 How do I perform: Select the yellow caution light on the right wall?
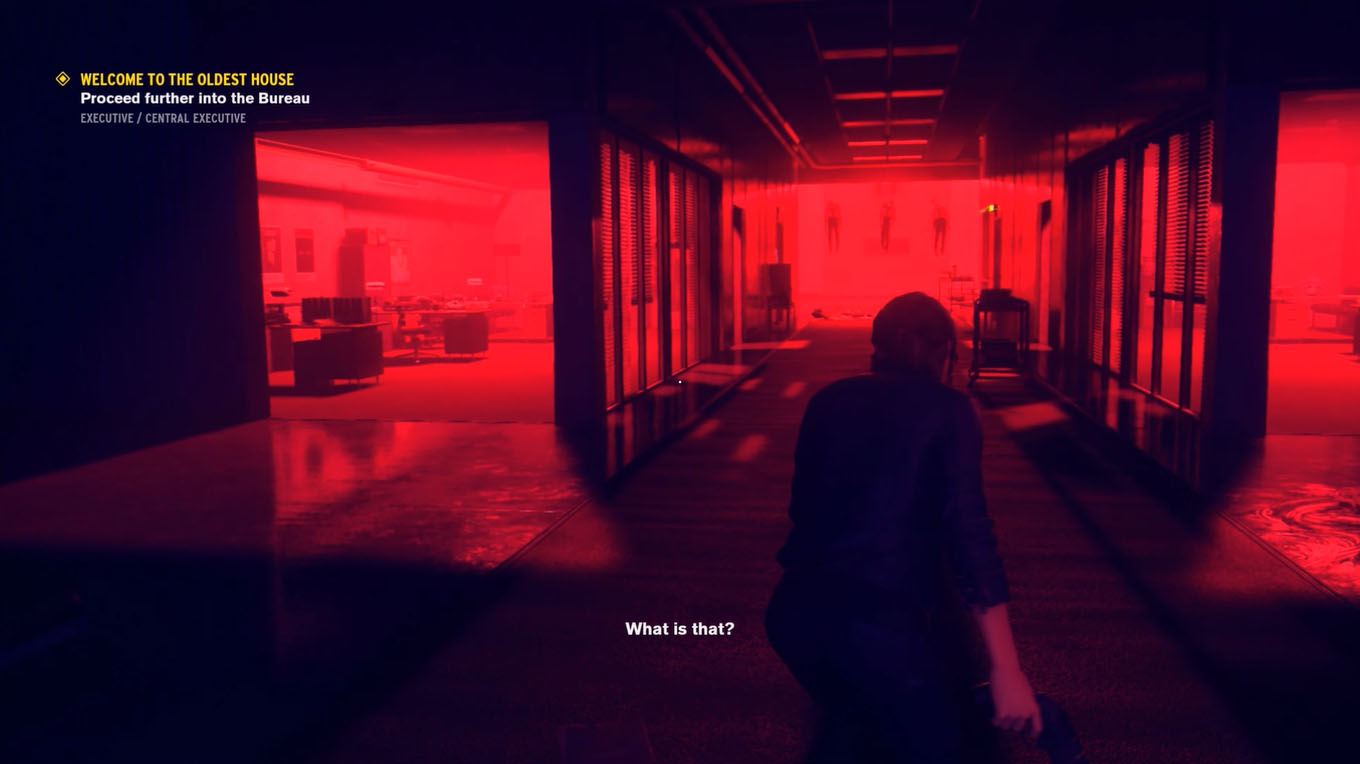(991, 210)
